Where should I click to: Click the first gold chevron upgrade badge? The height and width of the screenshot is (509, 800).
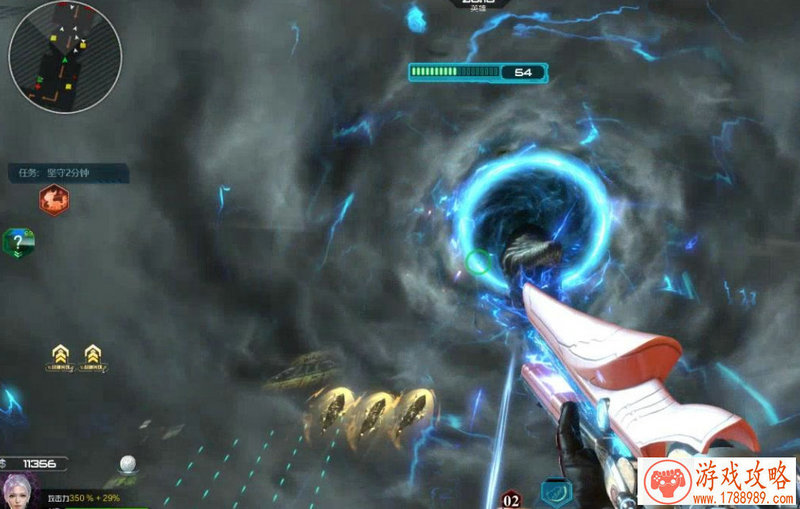63,355
